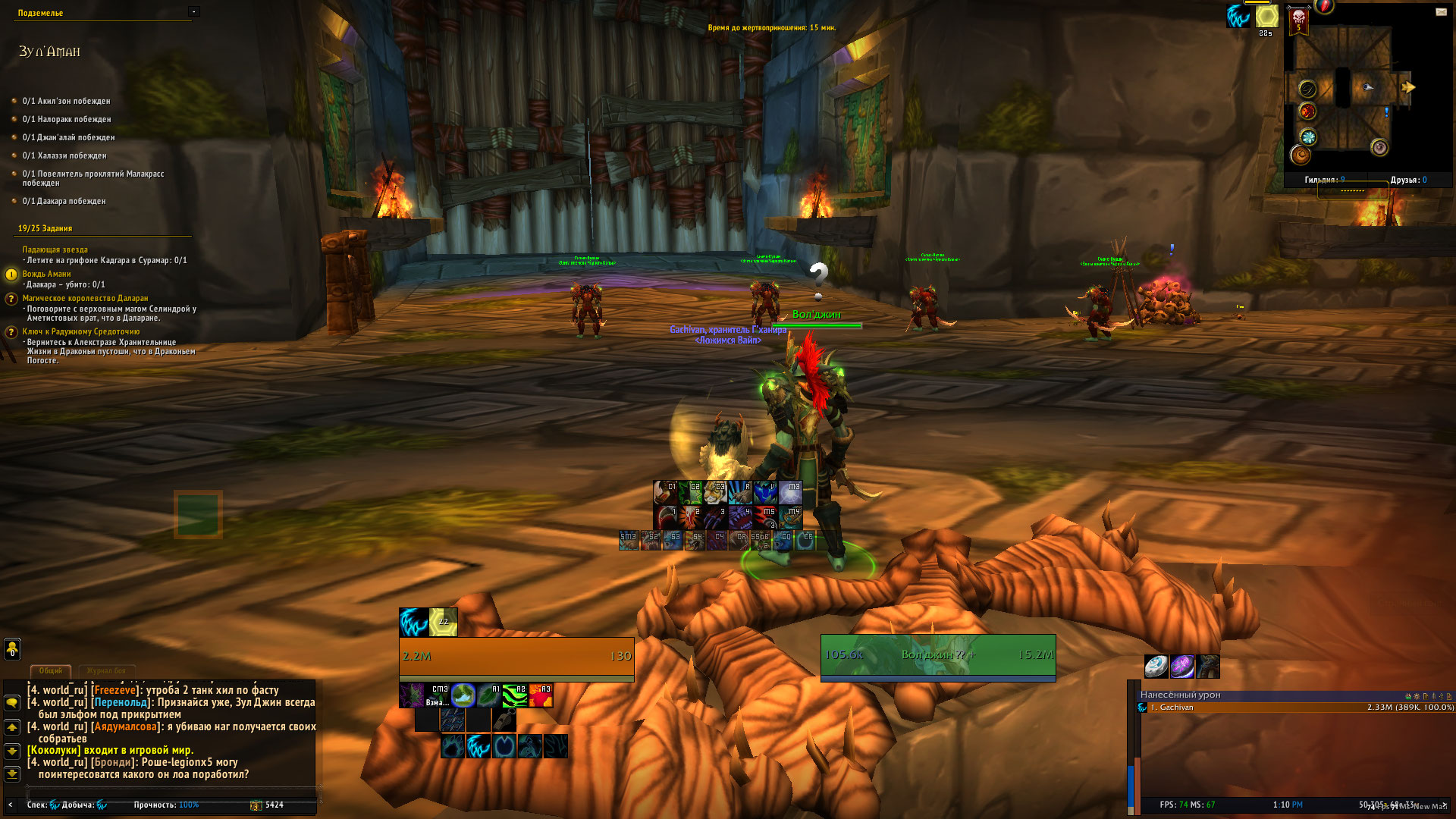
Task: Open the Магическое королевство Даларан quest entry
Action: tap(85, 298)
